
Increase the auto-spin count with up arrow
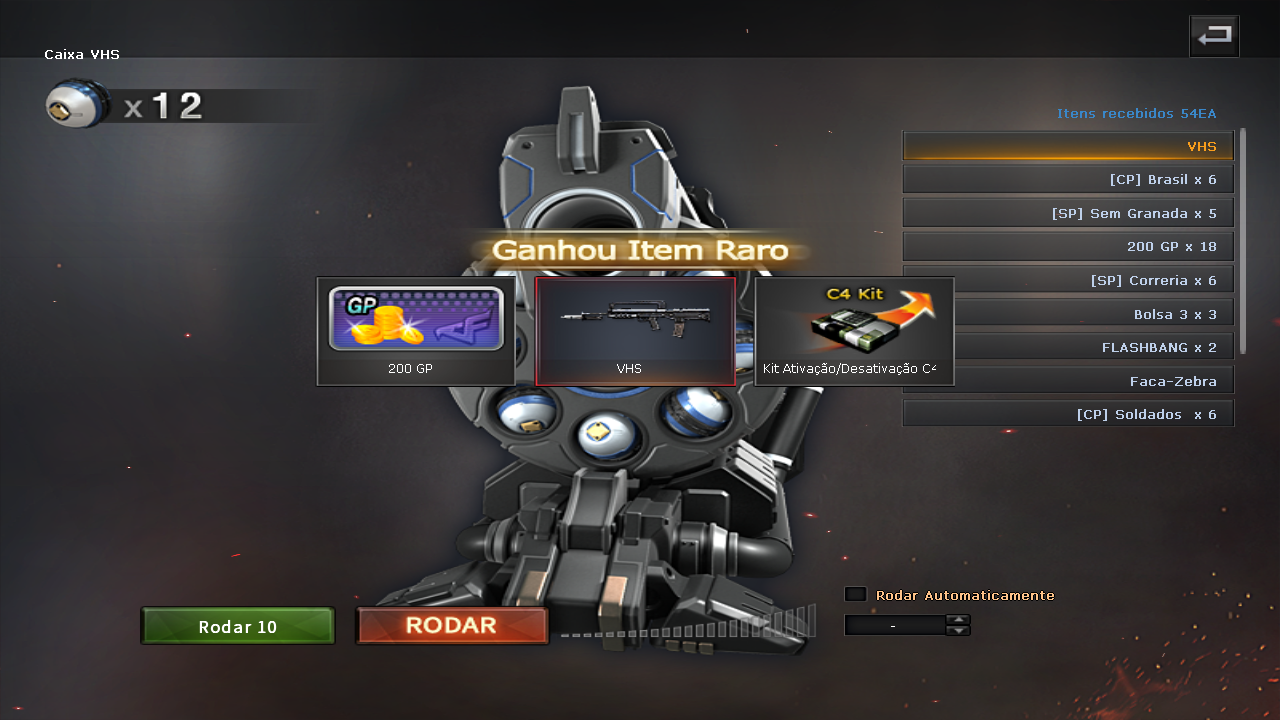click(958, 619)
